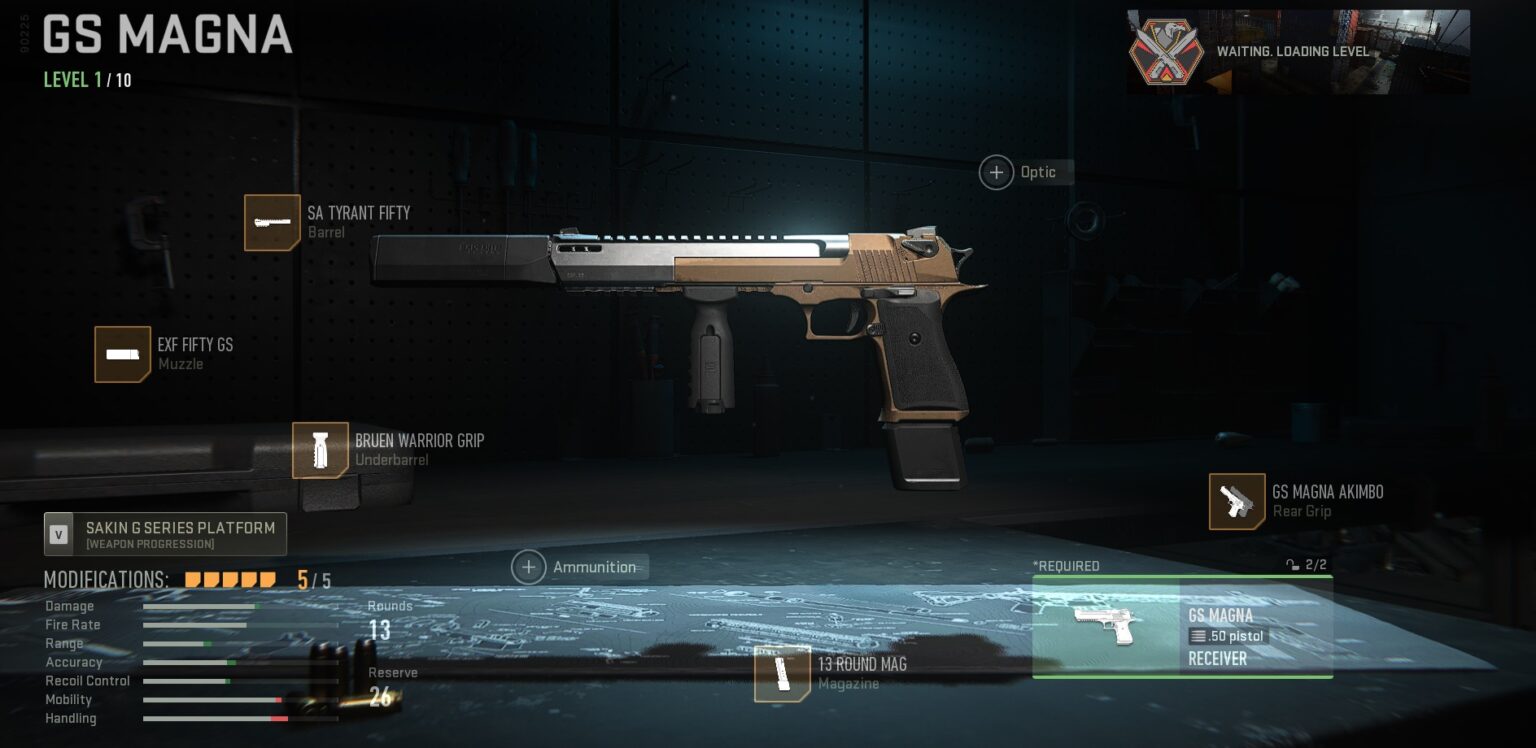The height and width of the screenshot is (748, 1536).
Task: Click the V keybind icon on the platform button
Action: (x=58, y=533)
